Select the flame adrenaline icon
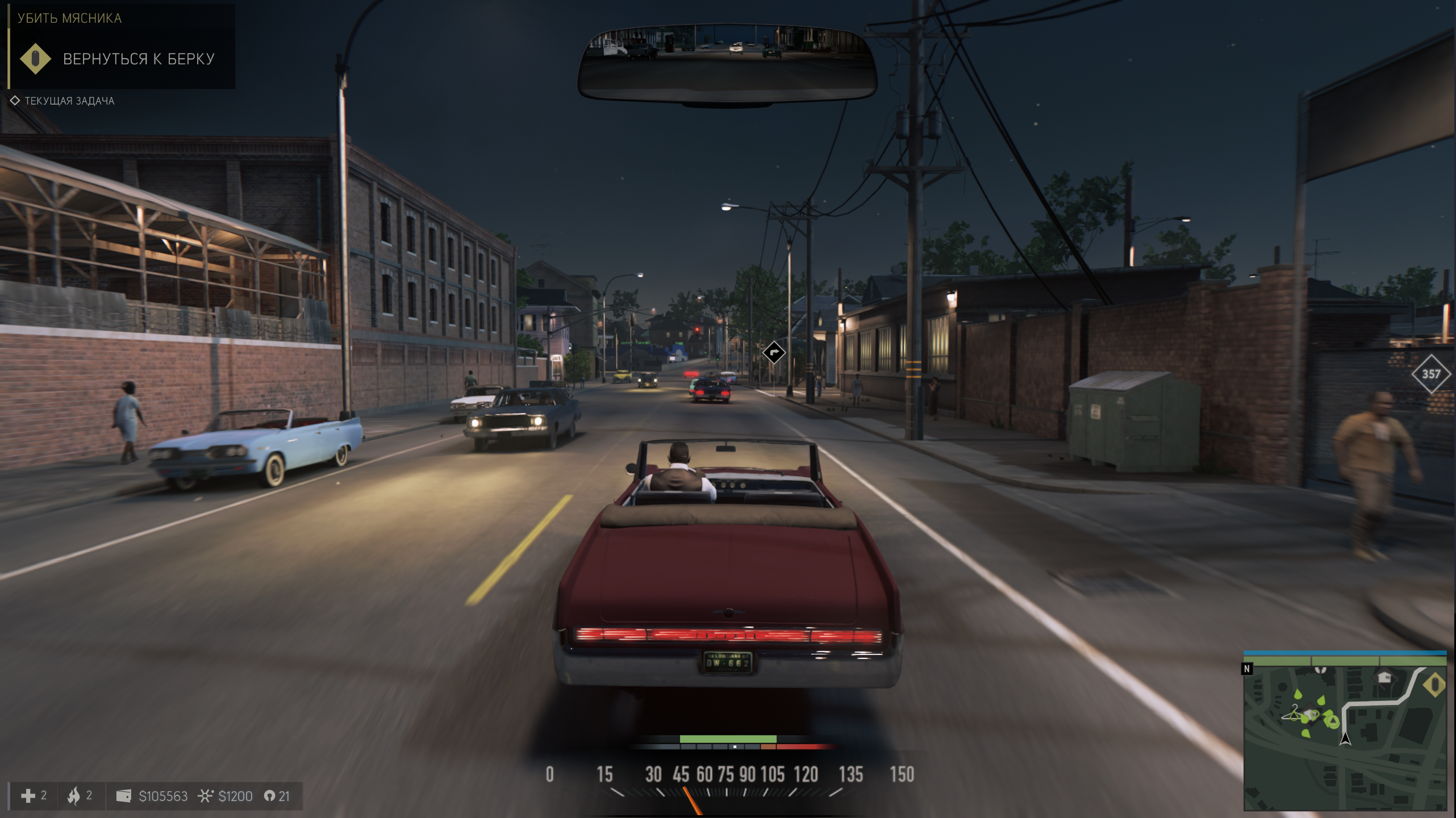Viewport: 1456px width, 818px height. (74, 796)
